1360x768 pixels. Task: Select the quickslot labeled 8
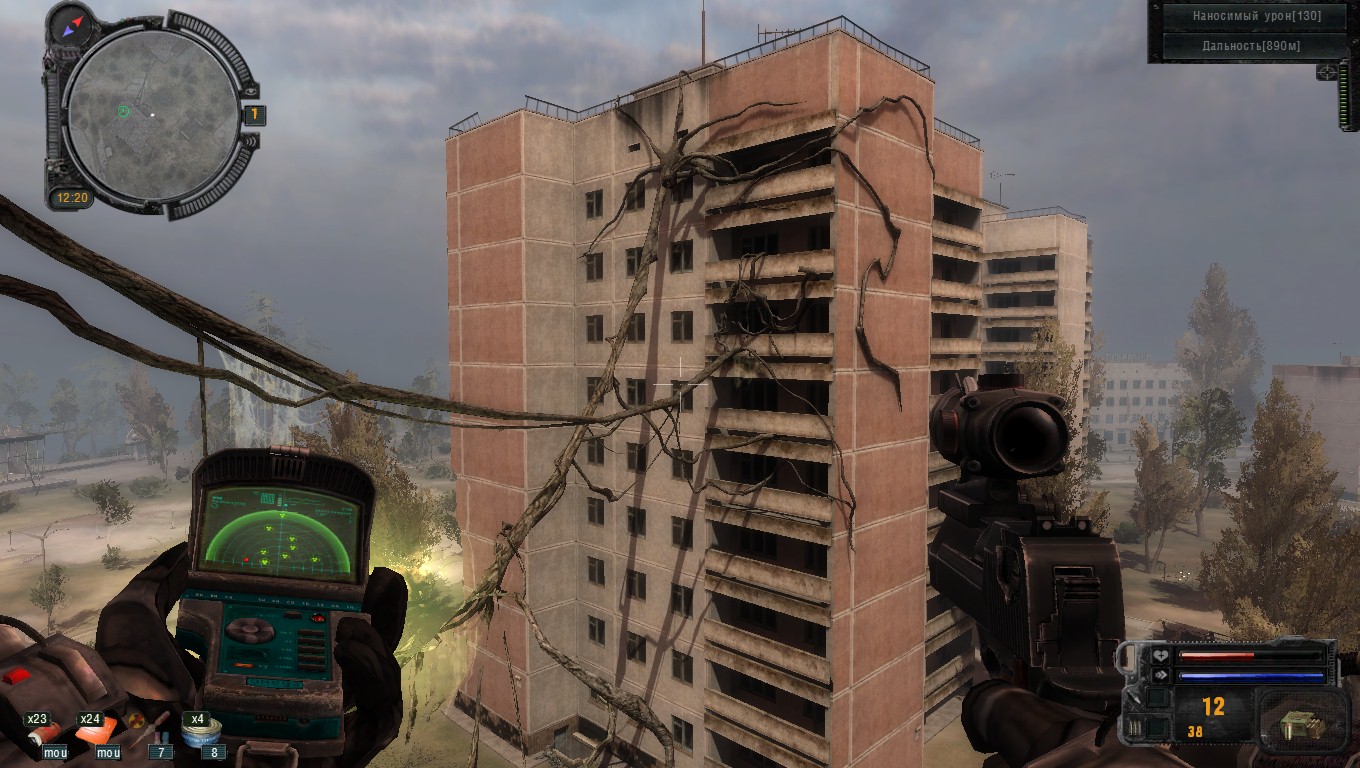214,752
